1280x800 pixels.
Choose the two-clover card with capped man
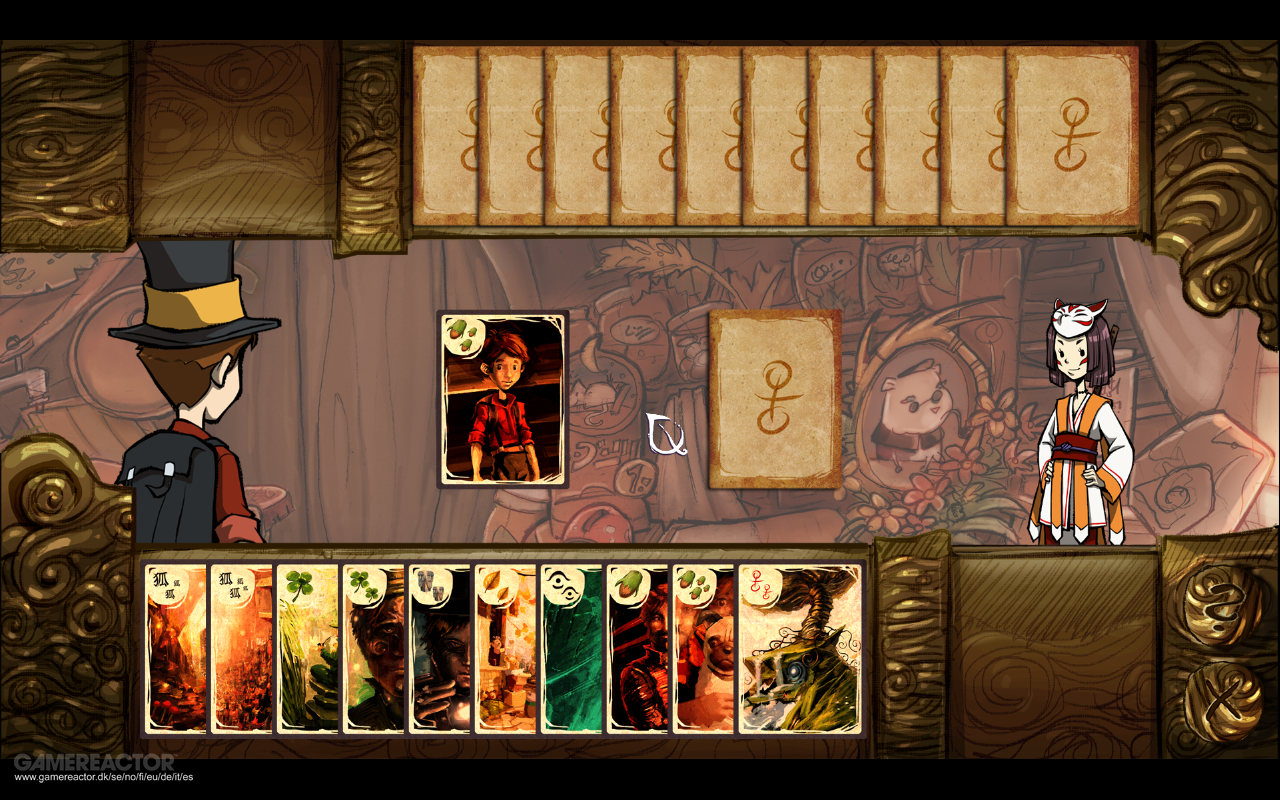(373, 650)
